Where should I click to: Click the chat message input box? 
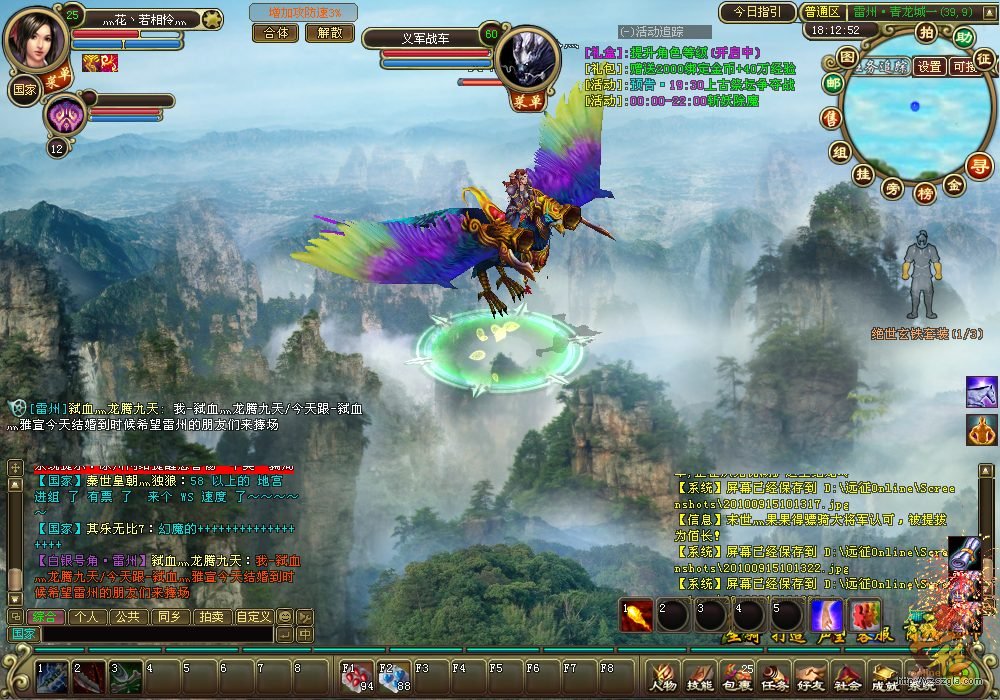(157, 634)
